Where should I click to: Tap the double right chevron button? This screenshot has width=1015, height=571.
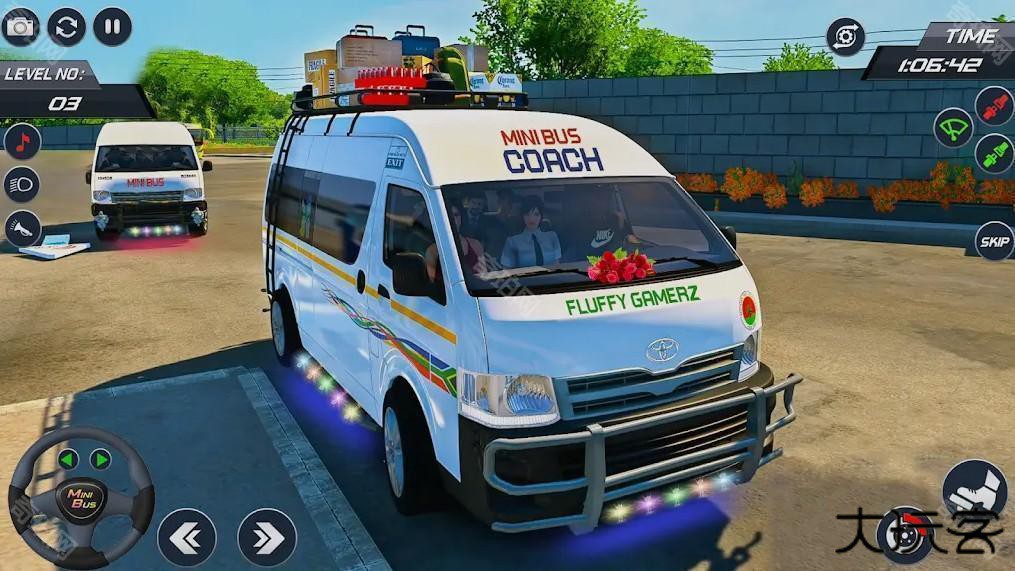[x=267, y=538]
